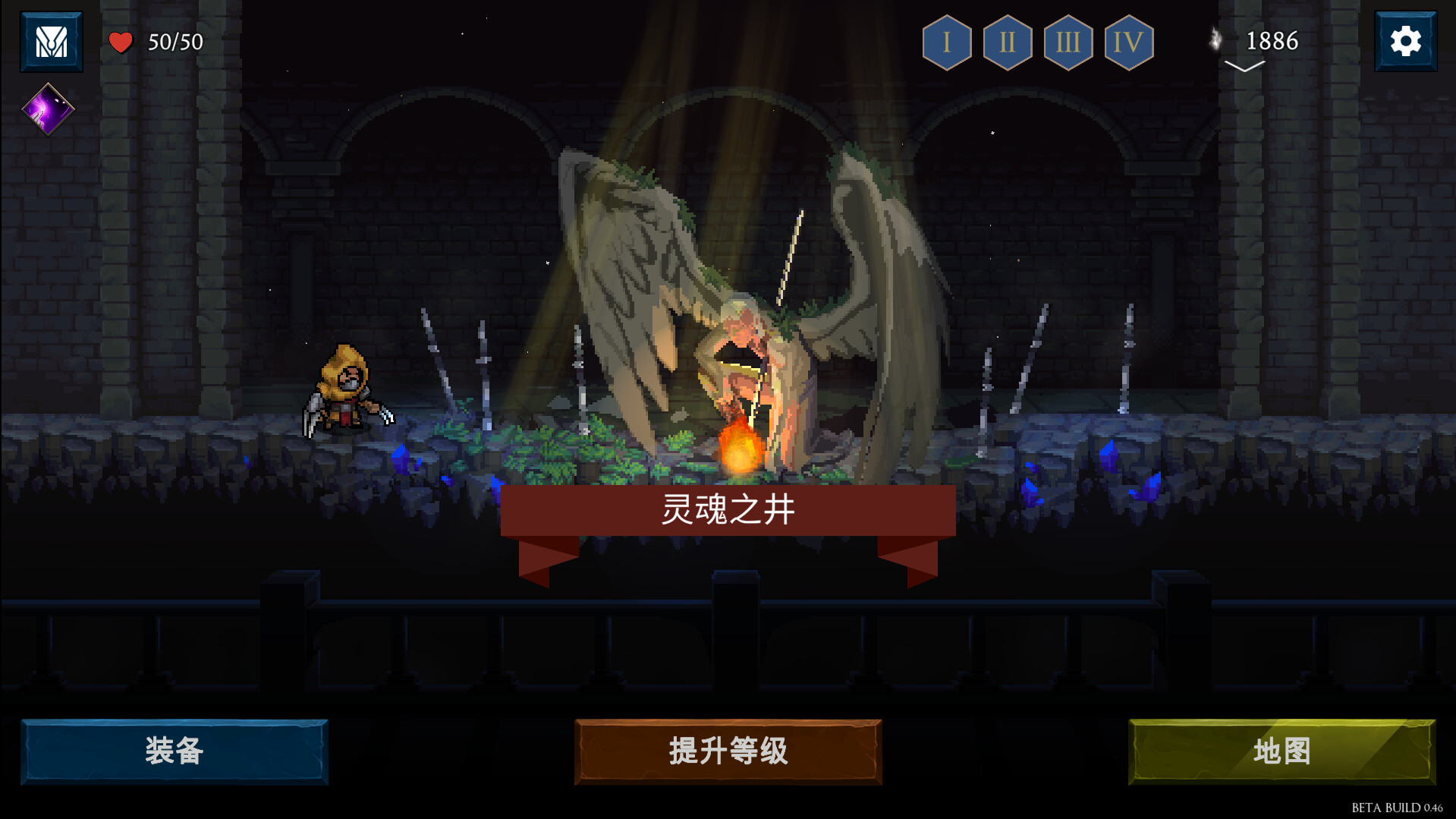Select the hexagonal chapter "IV" icon
This screenshot has height=819, width=1456.
coord(1128,43)
